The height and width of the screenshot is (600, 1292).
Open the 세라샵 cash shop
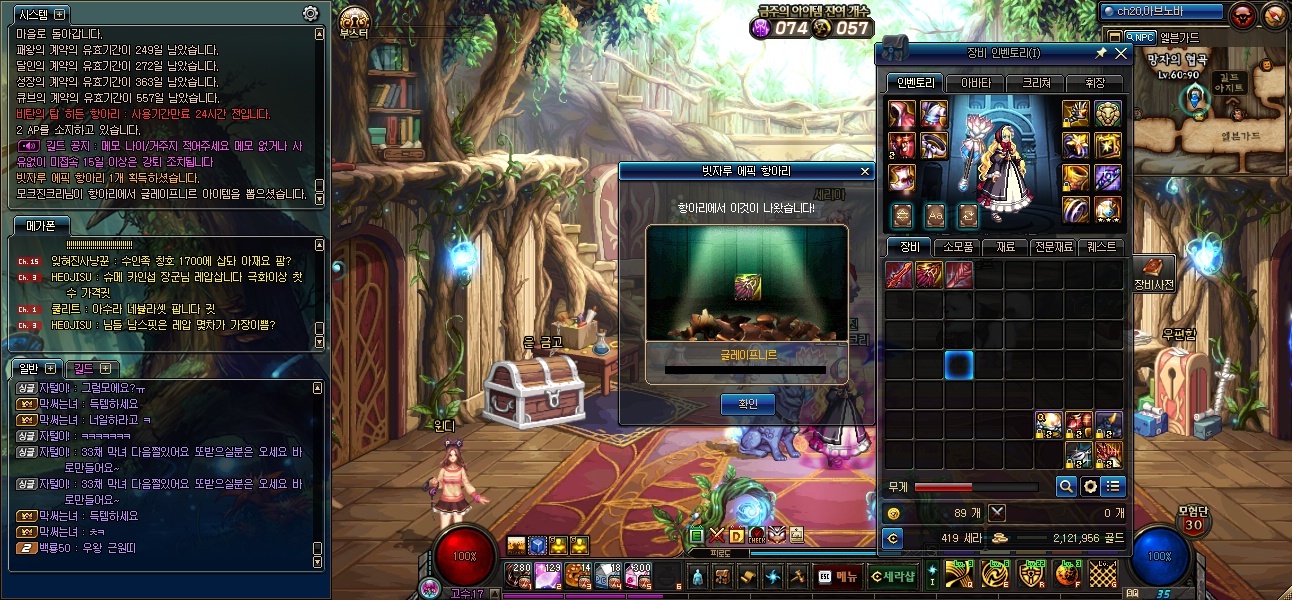click(x=891, y=576)
